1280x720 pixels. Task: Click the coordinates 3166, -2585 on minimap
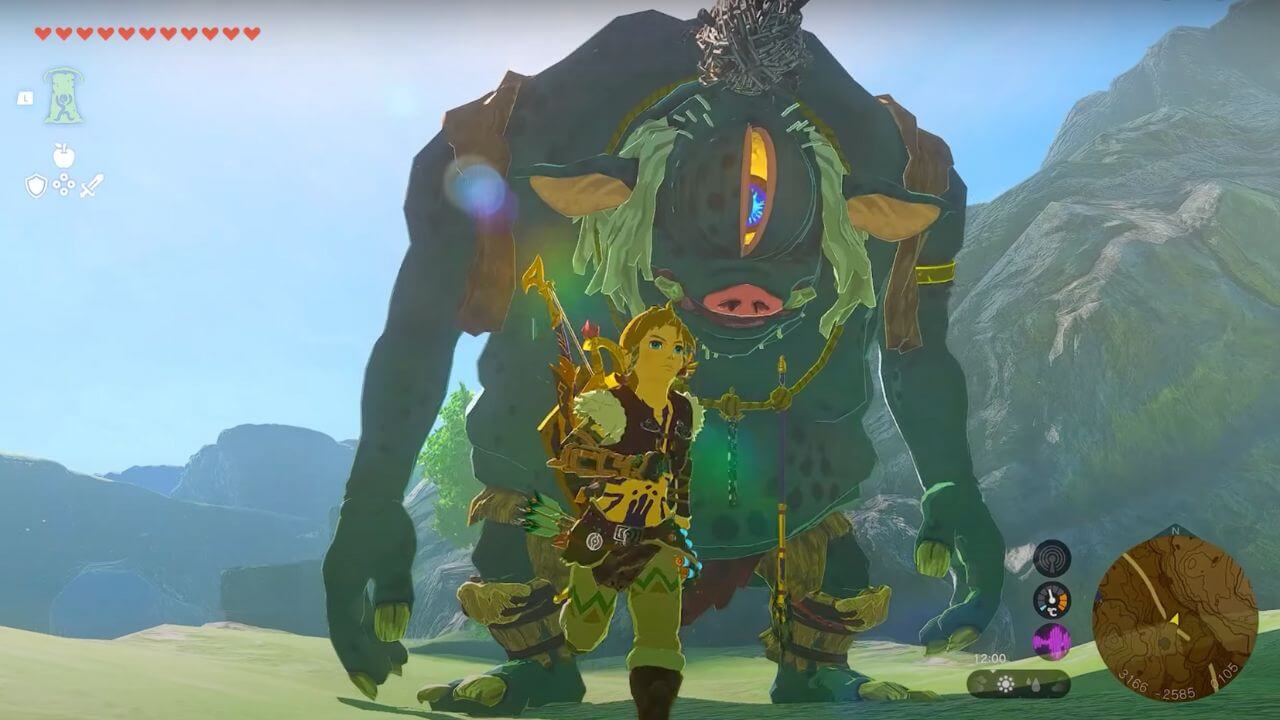click(1156, 687)
